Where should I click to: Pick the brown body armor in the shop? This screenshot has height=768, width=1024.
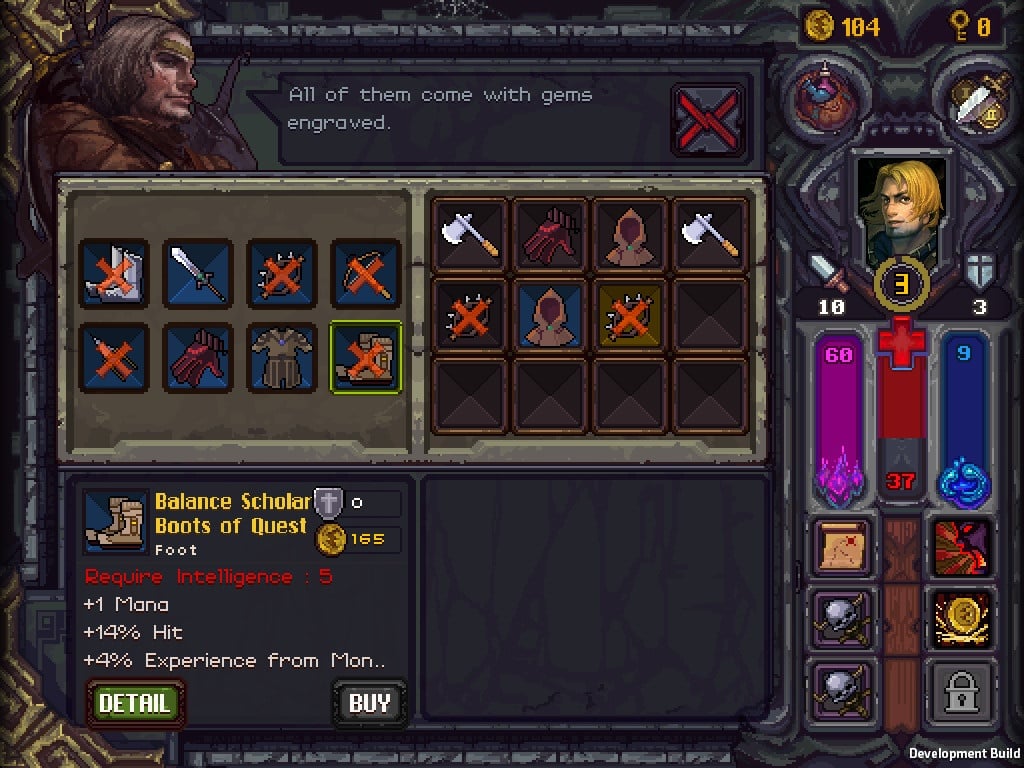[282, 357]
